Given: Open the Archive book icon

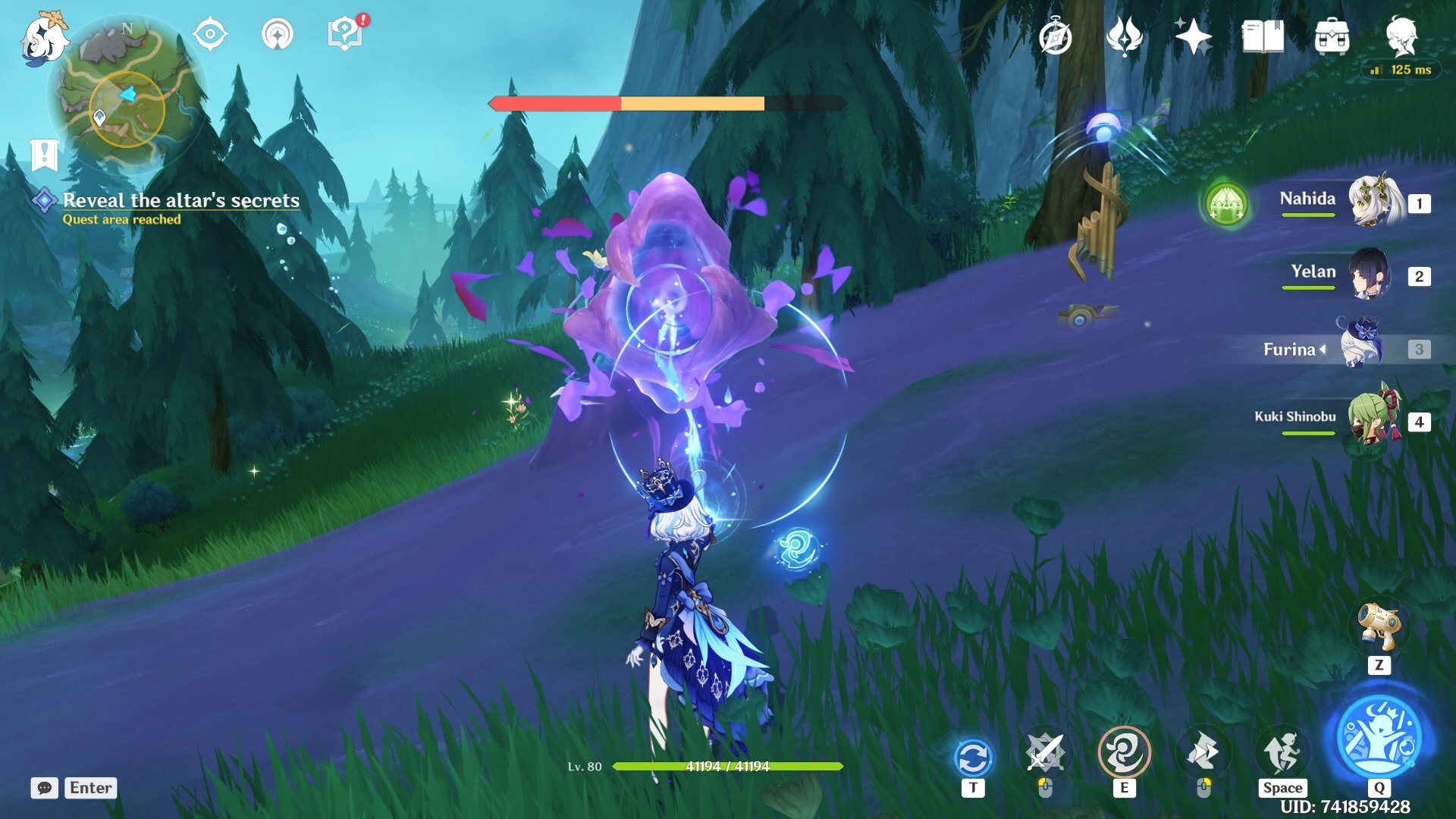Looking at the screenshot, I should (1263, 36).
